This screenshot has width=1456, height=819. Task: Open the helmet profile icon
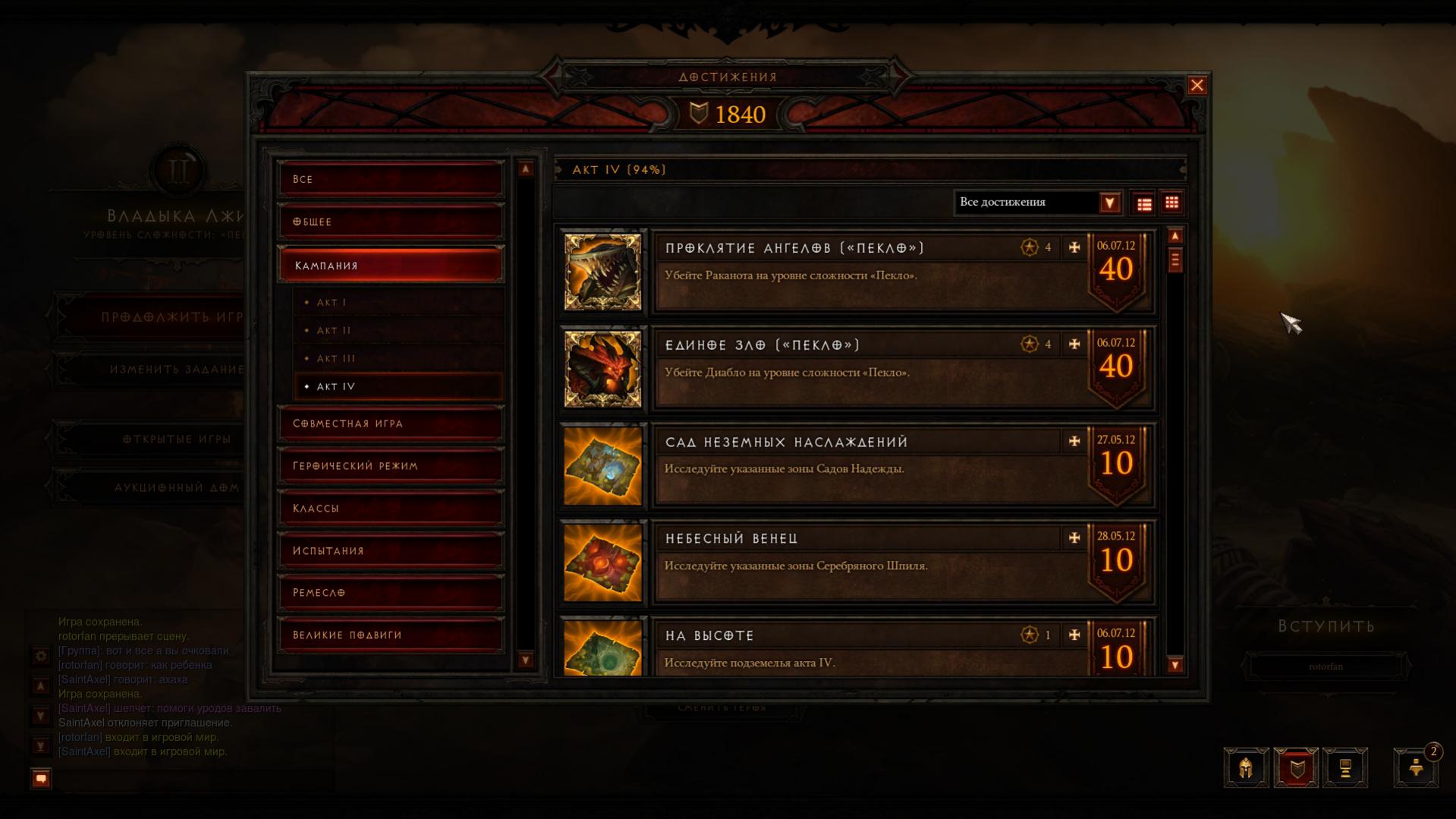tap(1246, 768)
